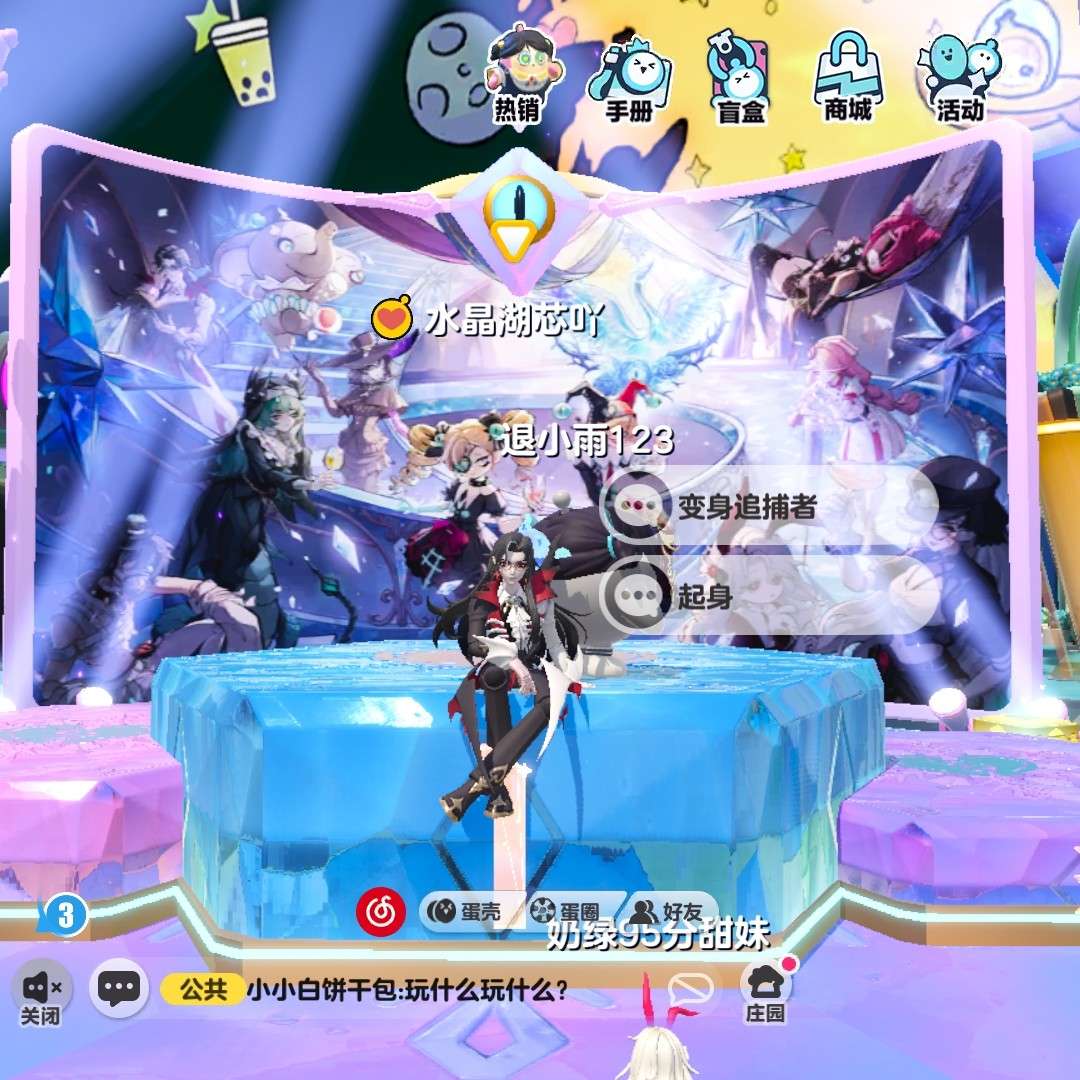Tap the faded speech bubble icon near 庄园
The width and height of the screenshot is (1080, 1080).
691,990
